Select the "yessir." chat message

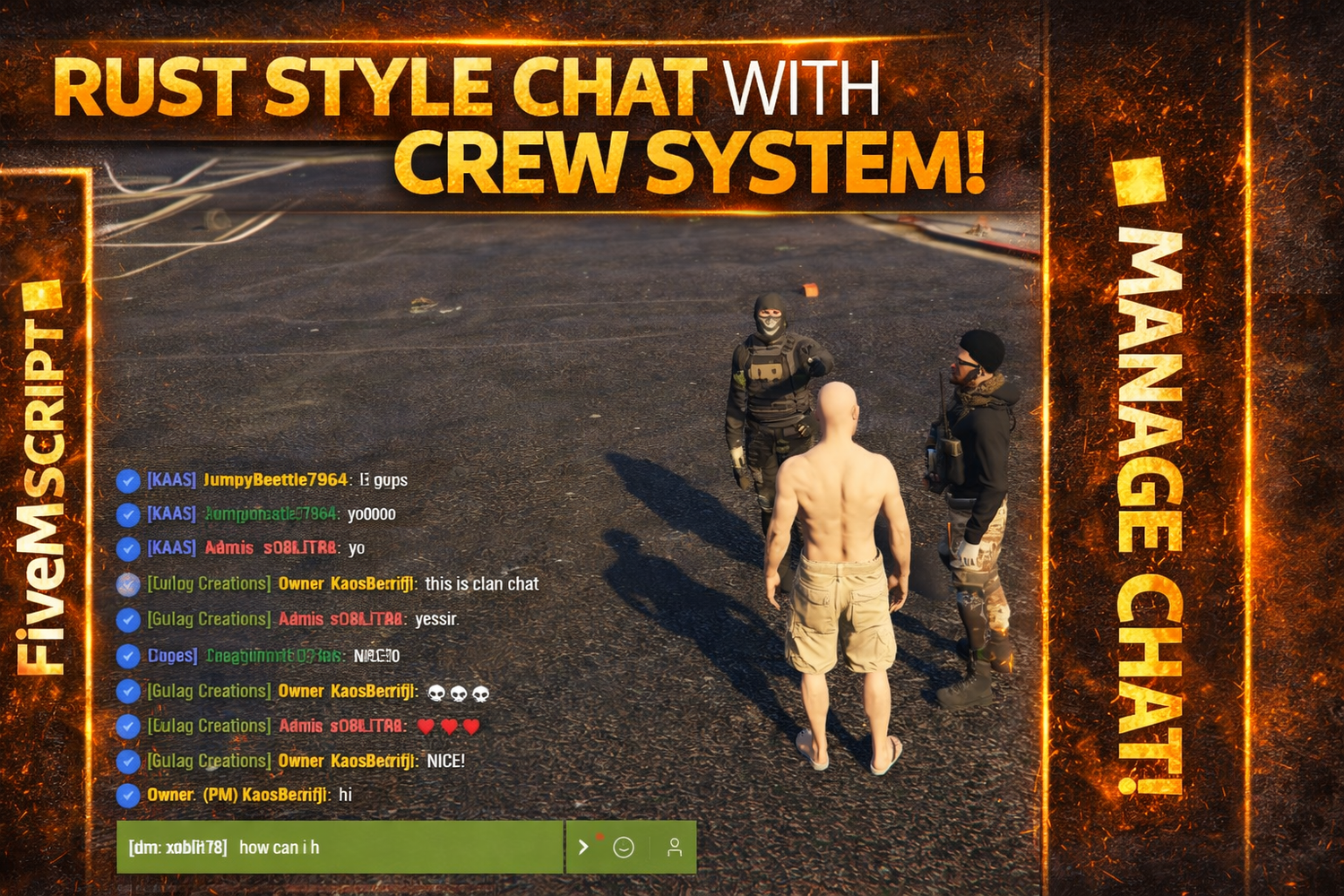[436, 619]
